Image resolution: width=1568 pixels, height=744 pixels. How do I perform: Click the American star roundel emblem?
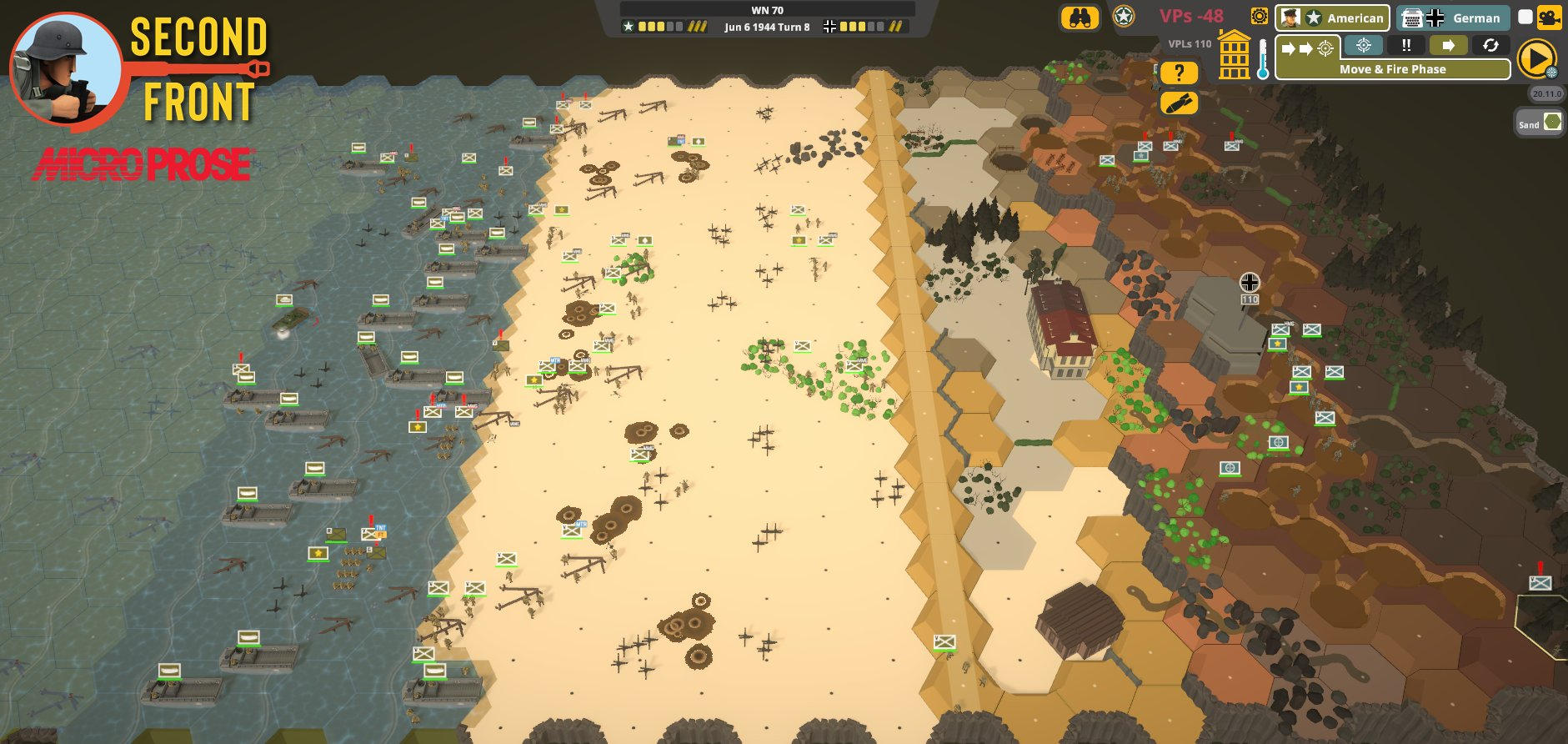(x=1124, y=18)
